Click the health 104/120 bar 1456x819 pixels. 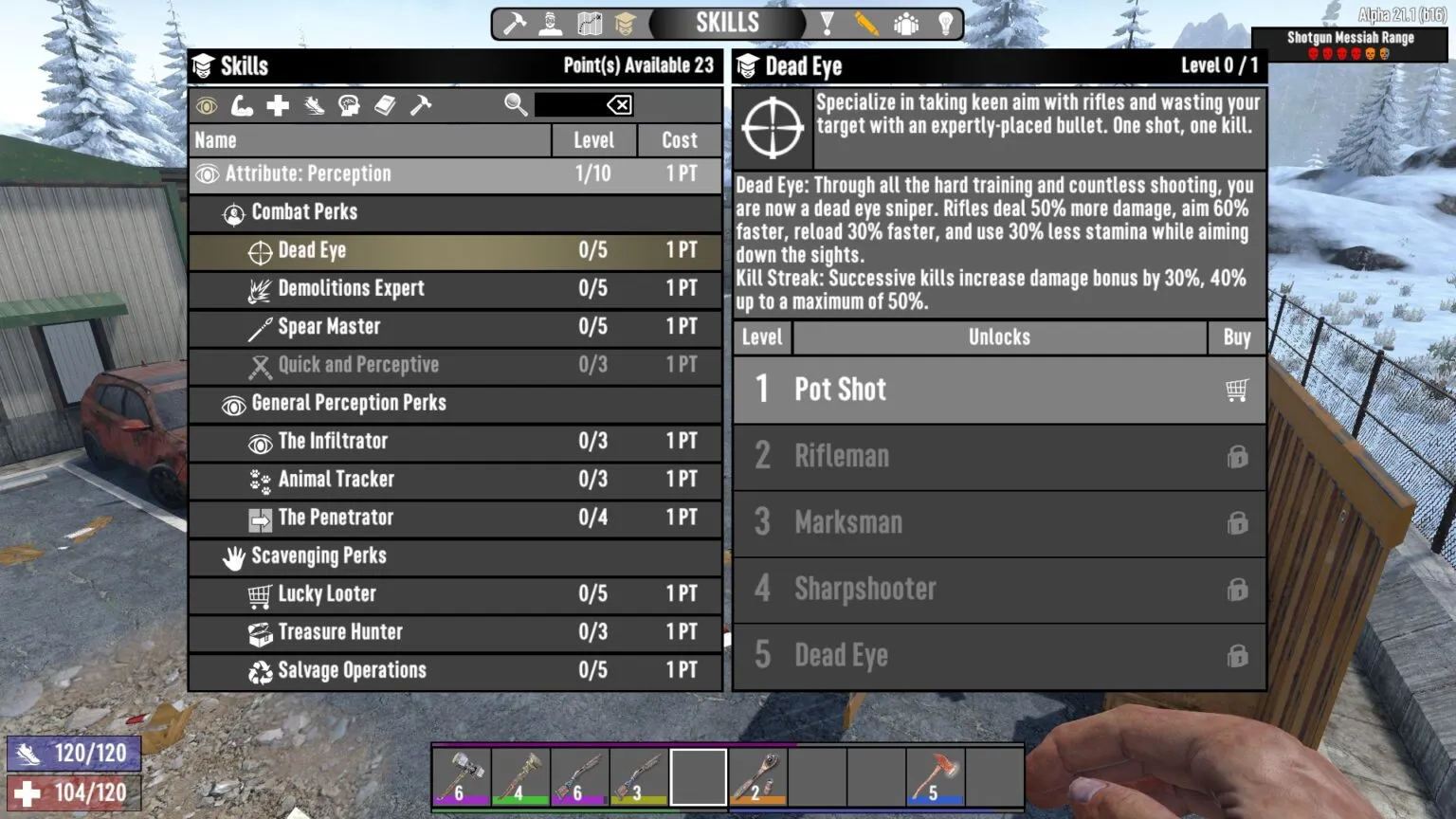tap(74, 792)
